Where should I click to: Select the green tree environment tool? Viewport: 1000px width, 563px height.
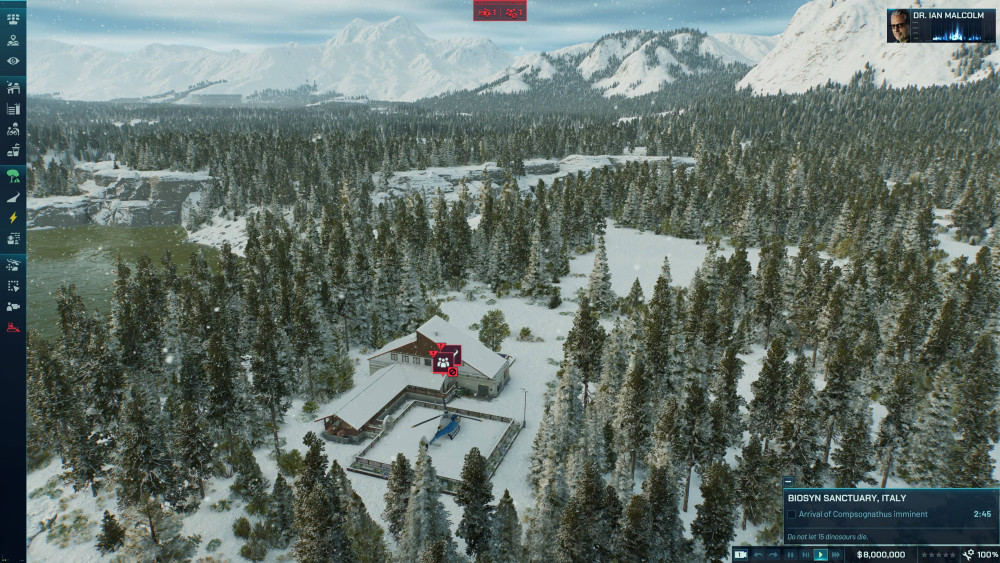pos(13,176)
